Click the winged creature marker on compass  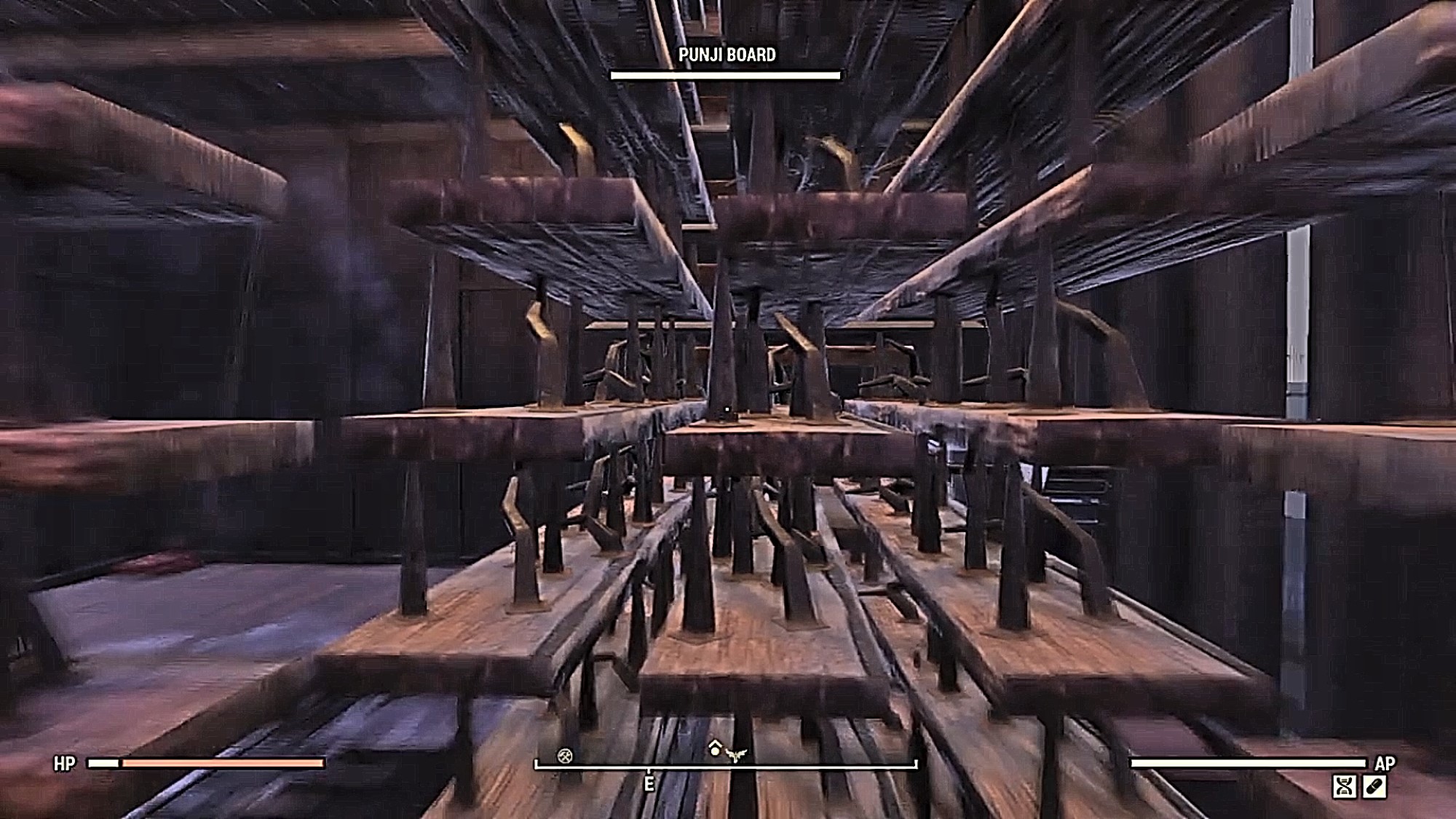(x=736, y=754)
